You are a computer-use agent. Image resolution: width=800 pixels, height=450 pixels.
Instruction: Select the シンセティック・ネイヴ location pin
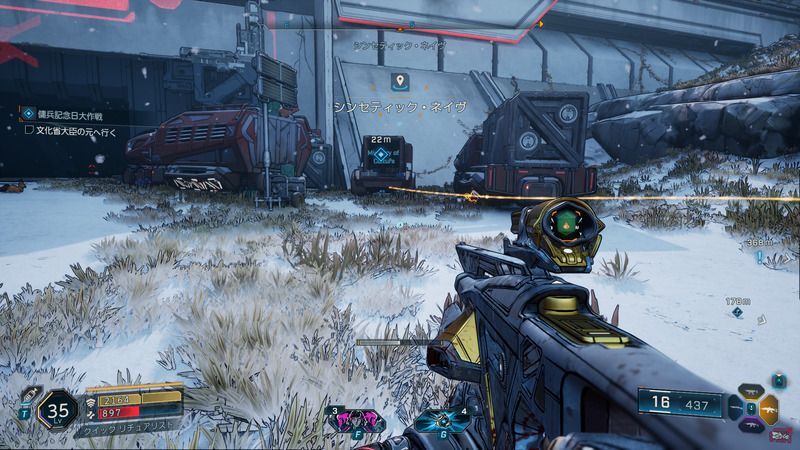click(399, 80)
